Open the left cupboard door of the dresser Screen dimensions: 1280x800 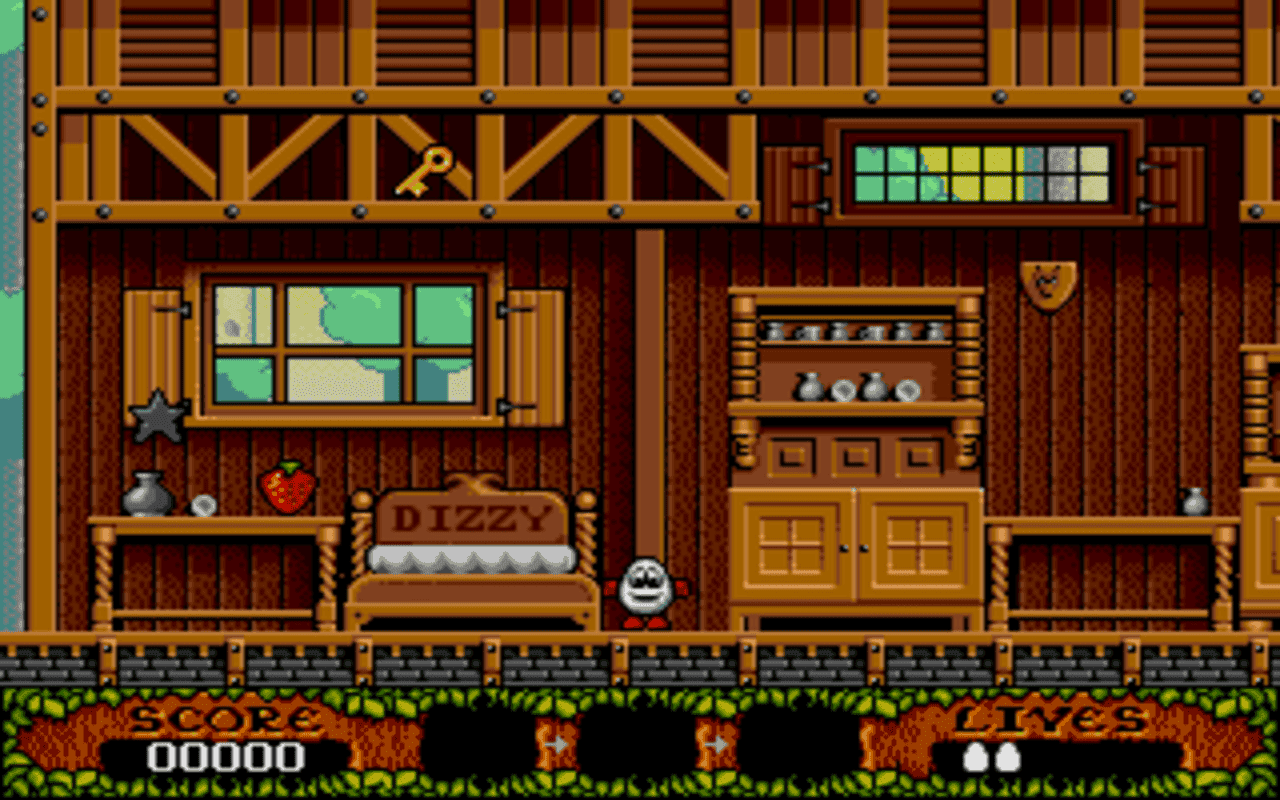(790, 545)
